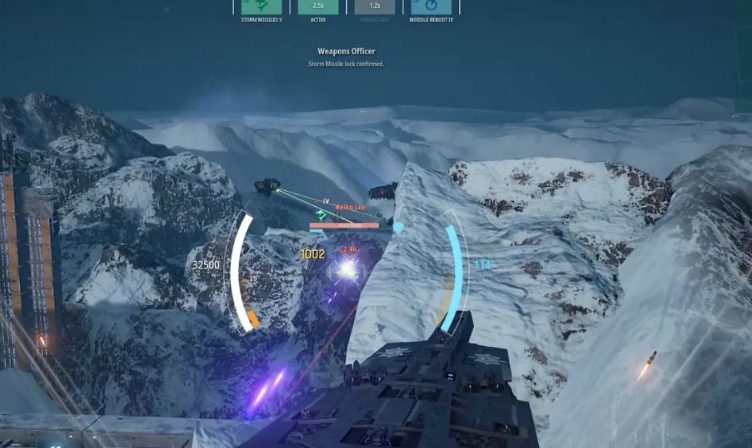Viewport: 752px width, 448px height.
Task: Click the greyed-out ability on 1.2s cooldown
Action: click(374, 6)
